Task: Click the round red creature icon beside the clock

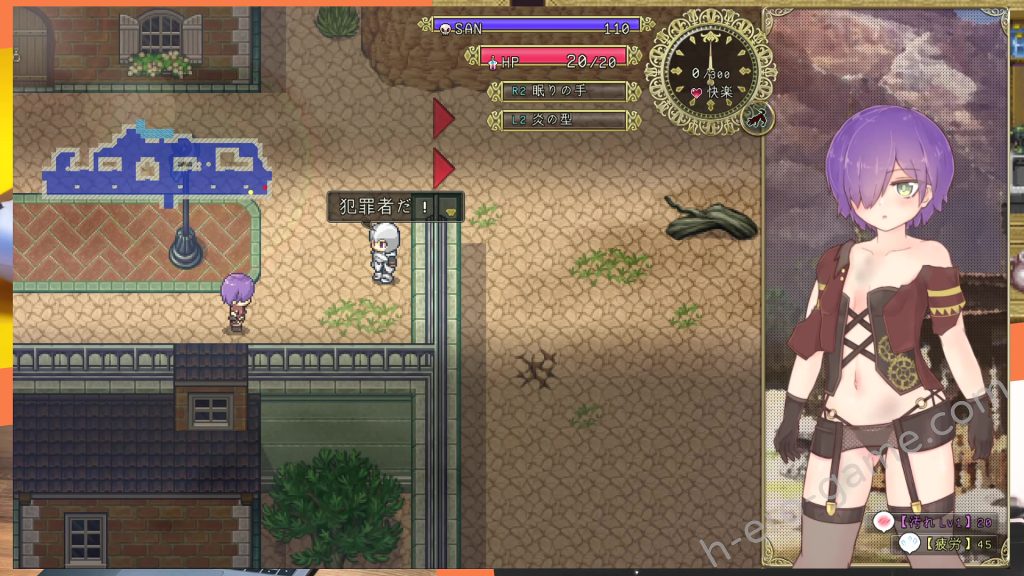Action: tap(758, 117)
